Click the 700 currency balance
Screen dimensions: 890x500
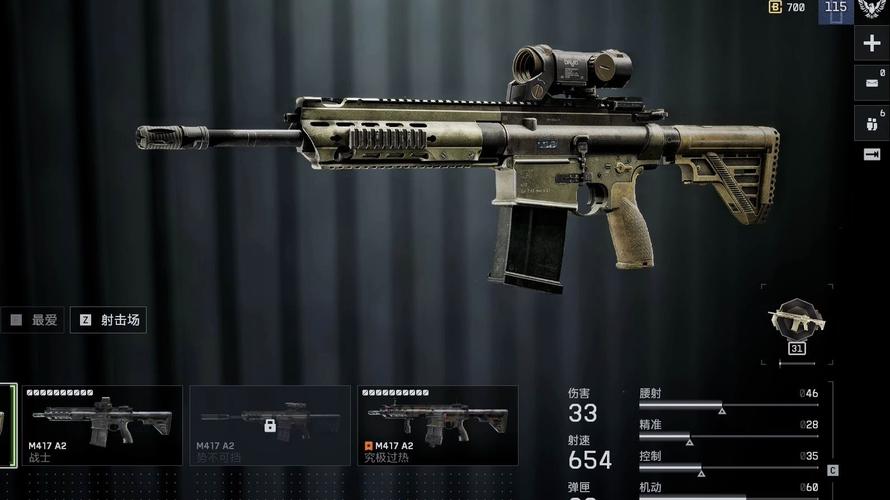tap(787, 7)
